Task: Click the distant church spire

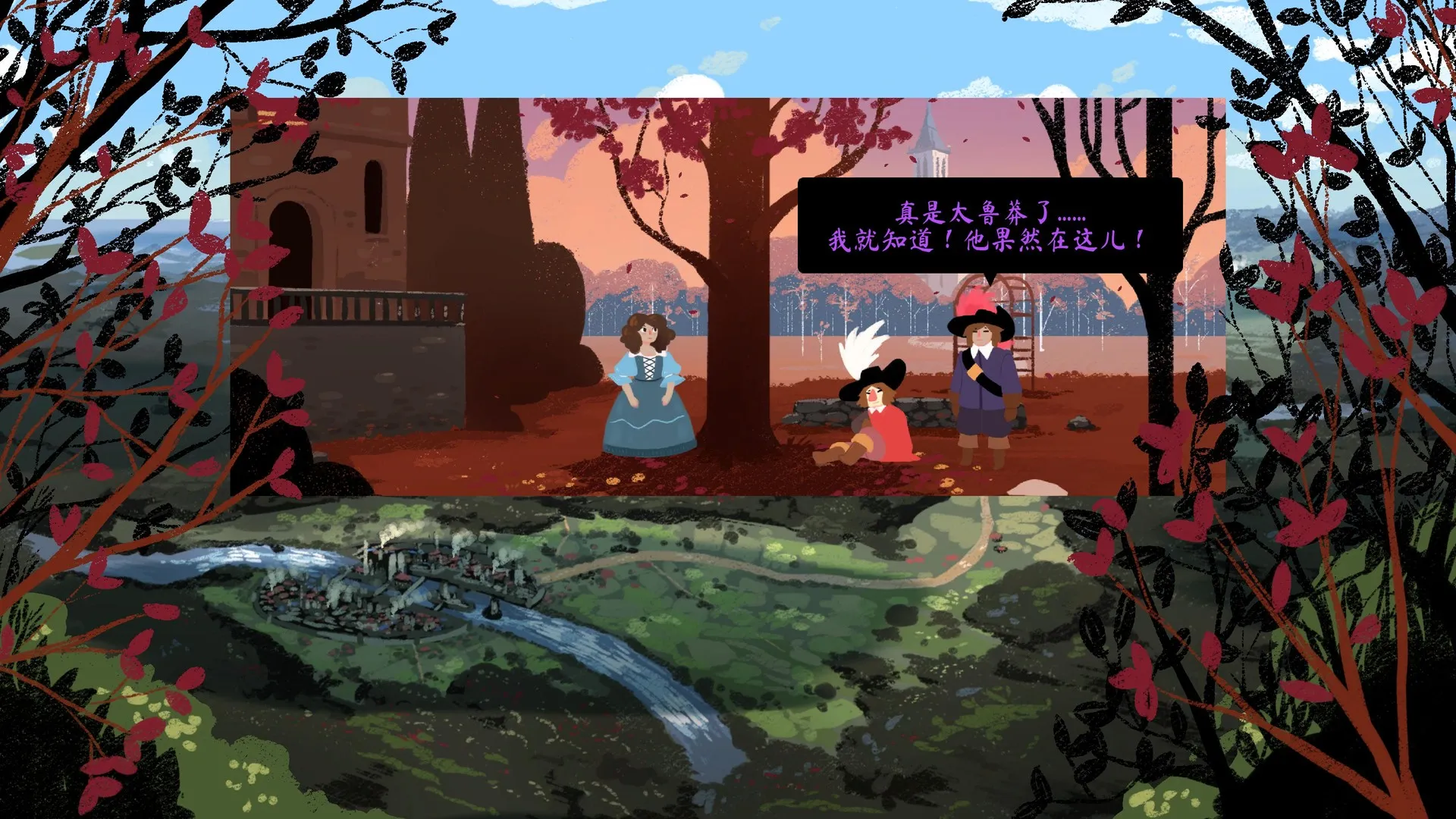Action: (x=930, y=140)
